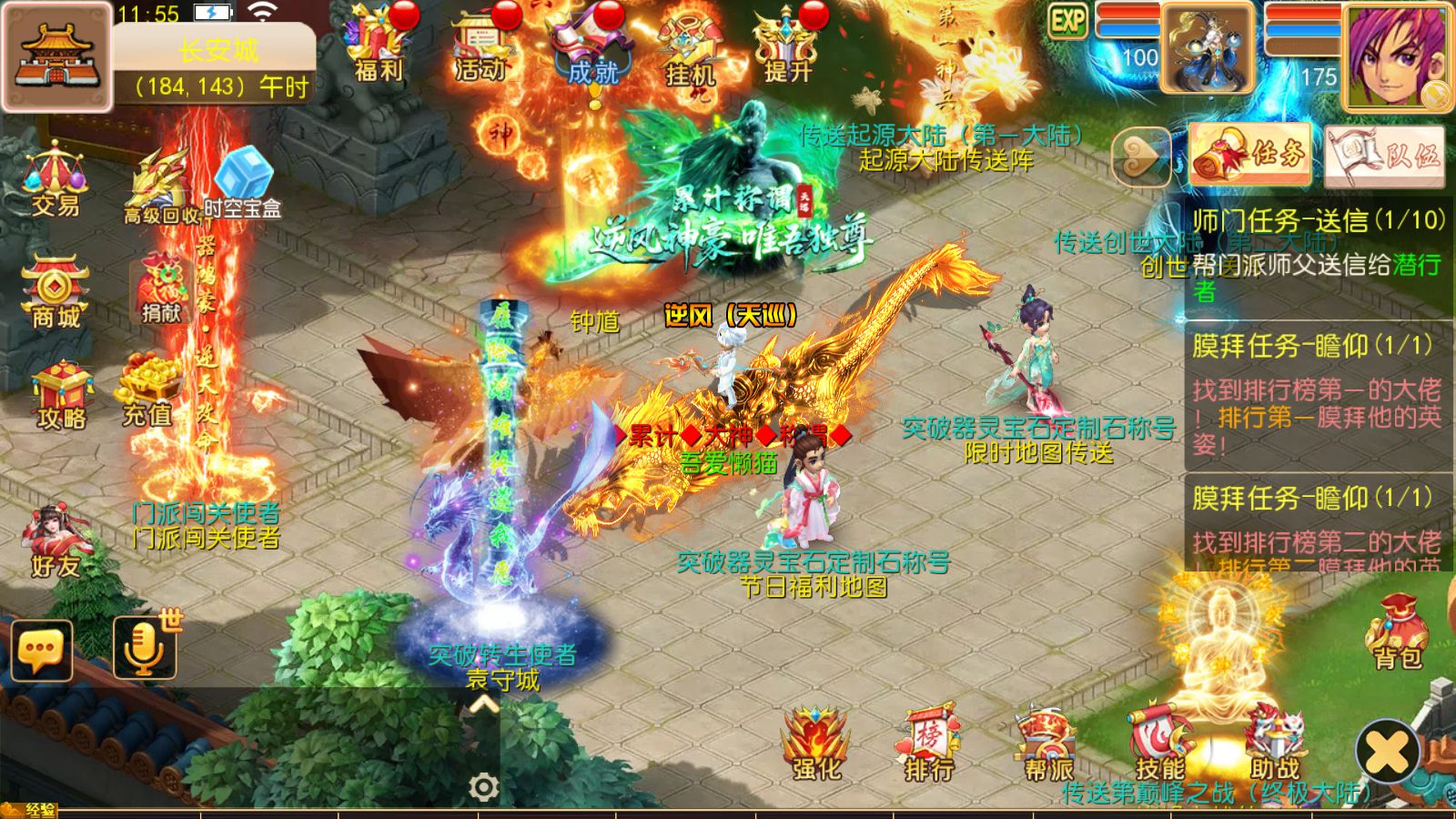Open the 交易 trade icon
Image resolution: width=1456 pixels, height=819 pixels.
pyautogui.click(x=56, y=179)
